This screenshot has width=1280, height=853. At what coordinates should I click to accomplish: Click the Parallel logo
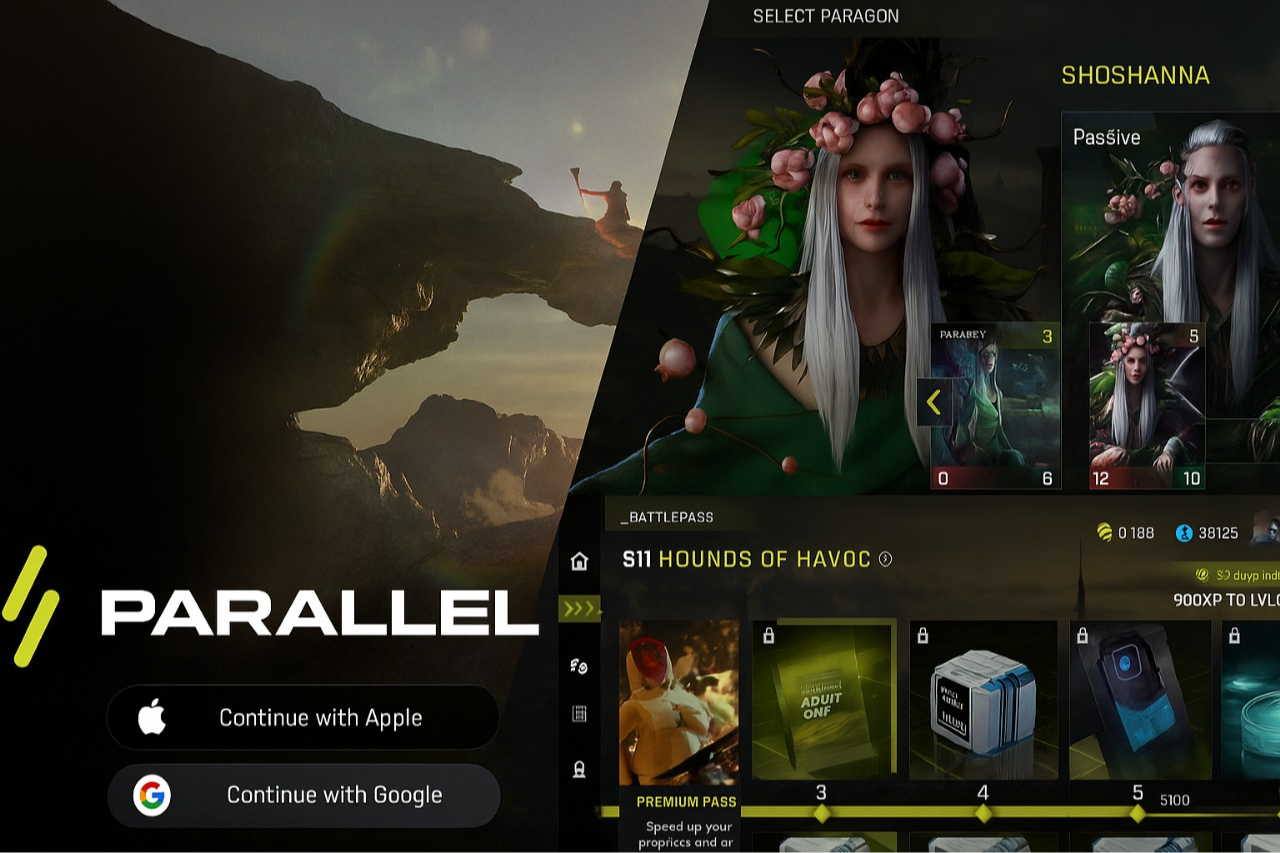[270, 610]
